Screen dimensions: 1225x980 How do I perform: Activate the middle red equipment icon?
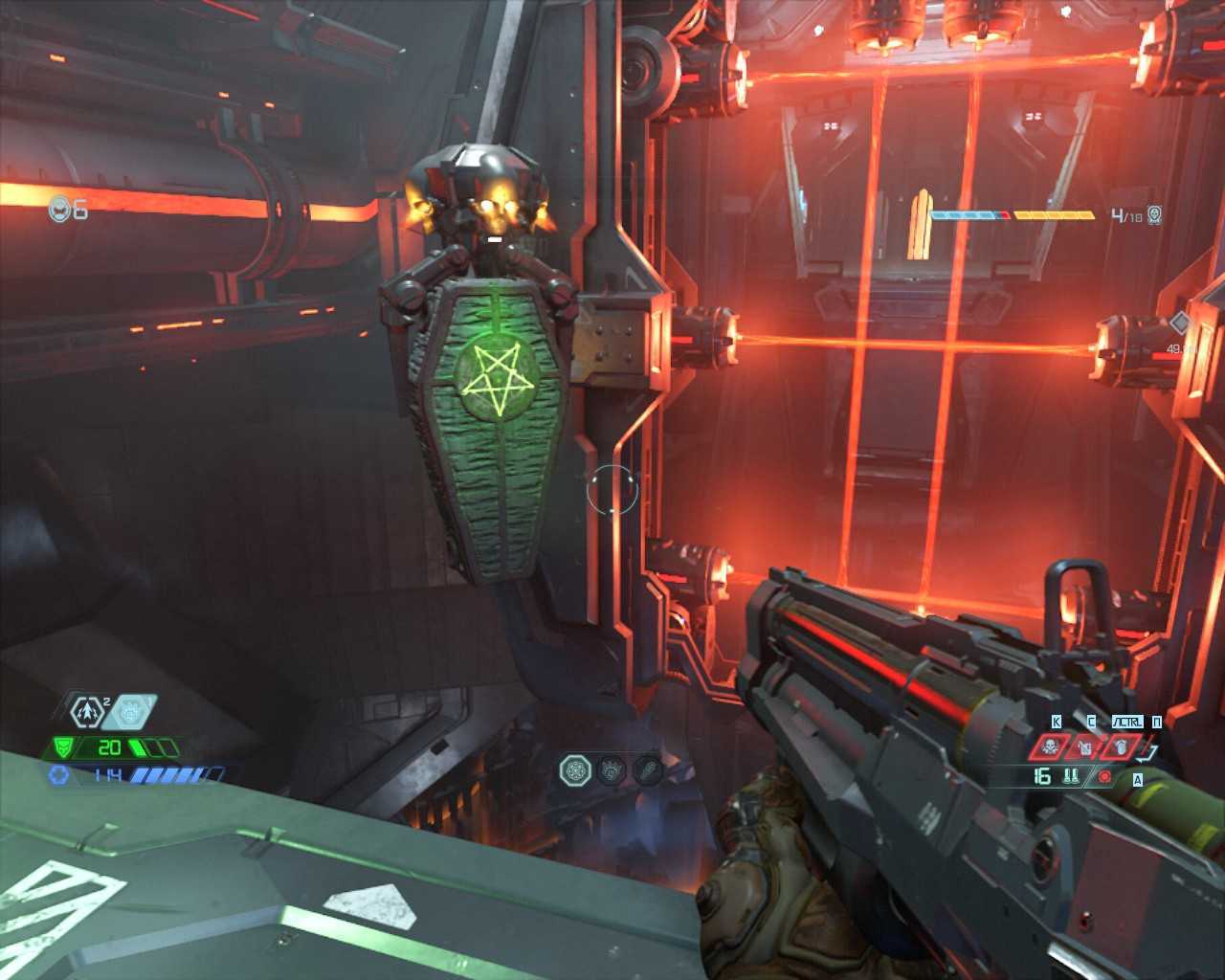pos(1085,746)
